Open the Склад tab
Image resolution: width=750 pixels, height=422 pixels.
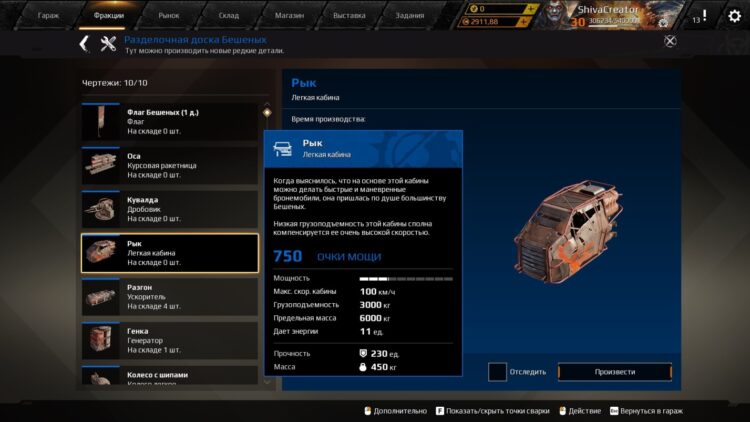coord(229,16)
